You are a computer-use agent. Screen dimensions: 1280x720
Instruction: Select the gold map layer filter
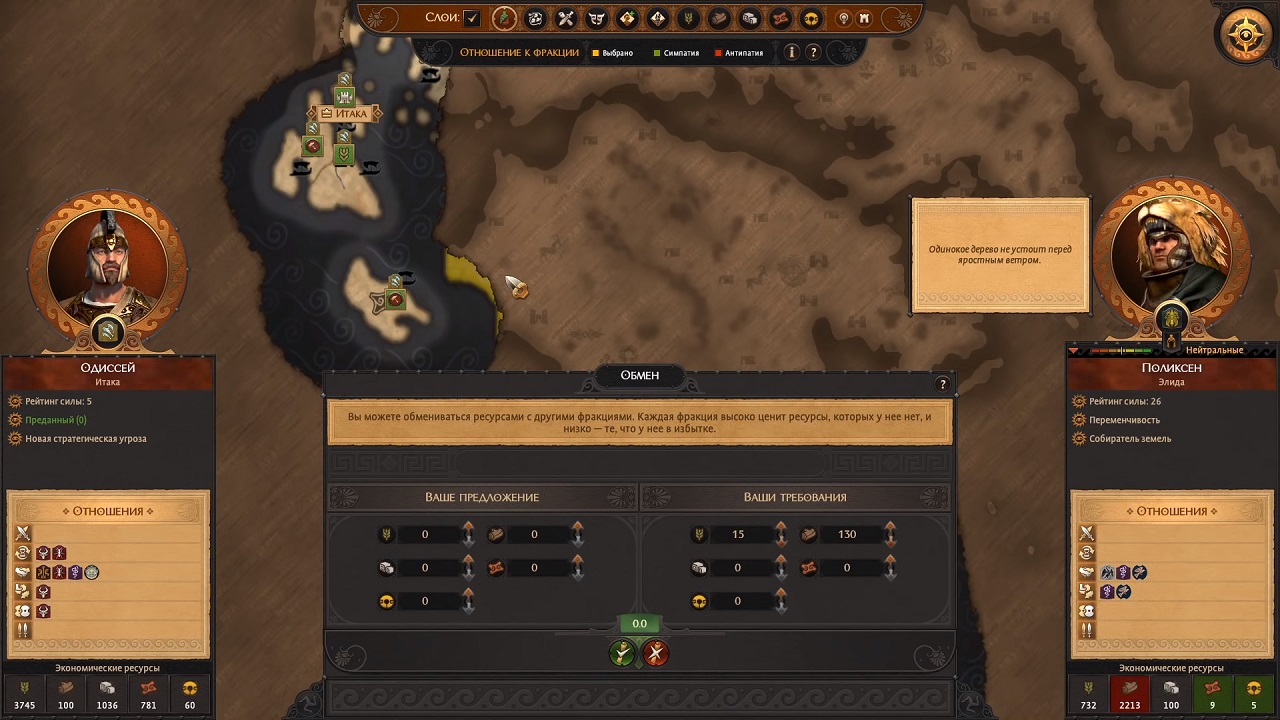pos(811,18)
